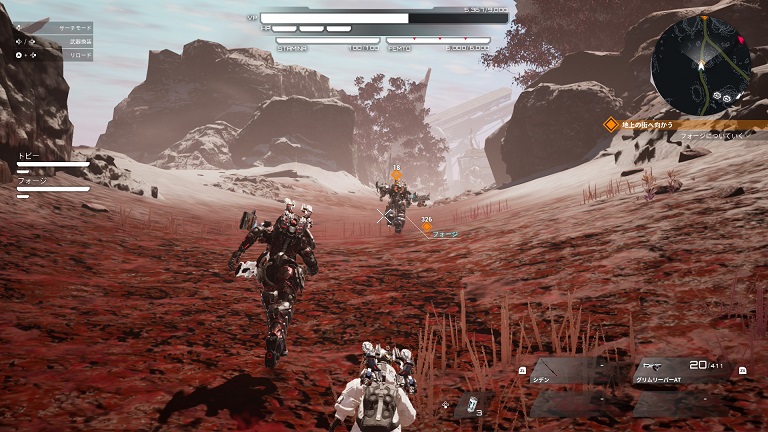This screenshot has width=768, height=432.
Task: Click the フォージ waypoint marker label
Action: point(444,234)
